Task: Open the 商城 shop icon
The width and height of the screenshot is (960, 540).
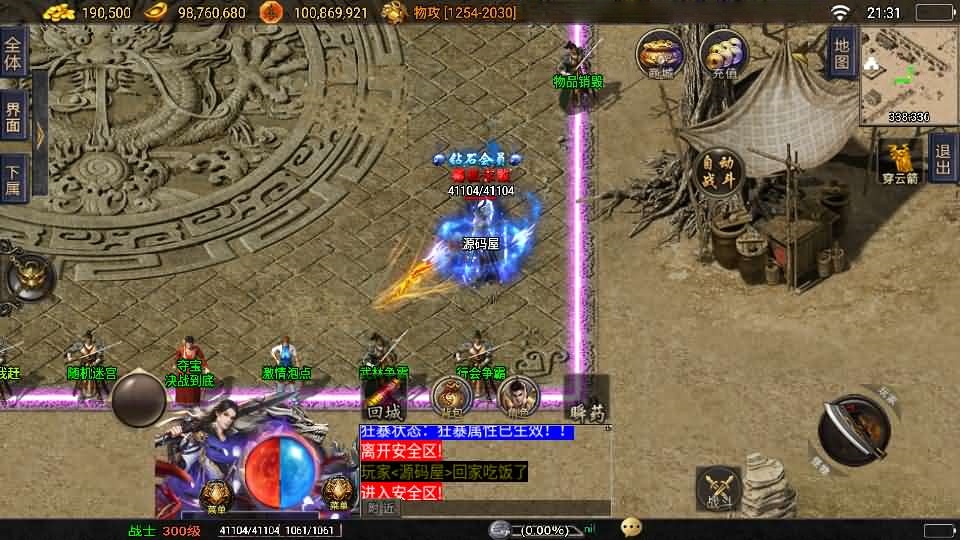Action: 661,54
